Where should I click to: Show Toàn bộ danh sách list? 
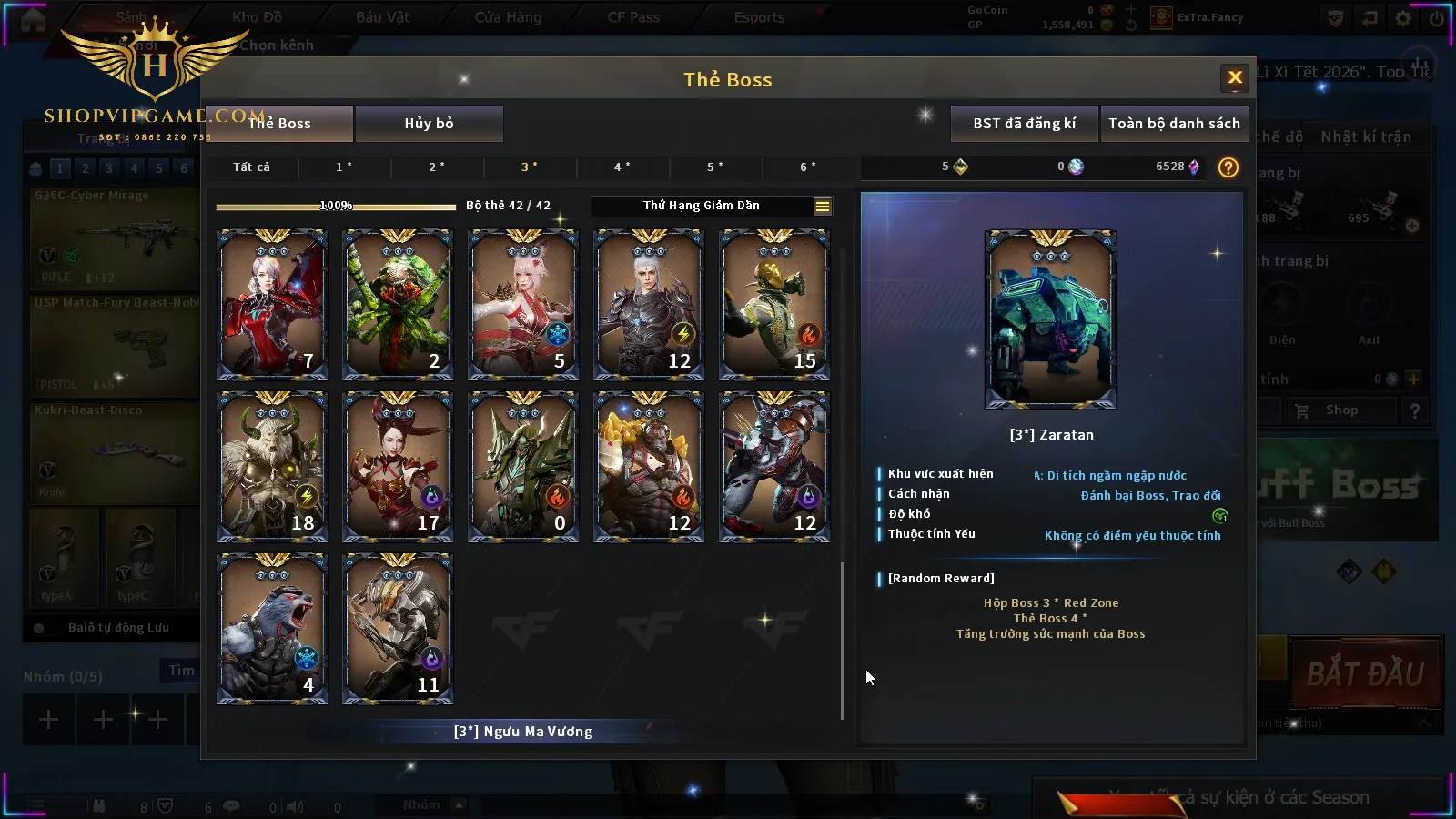pos(1174,124)
